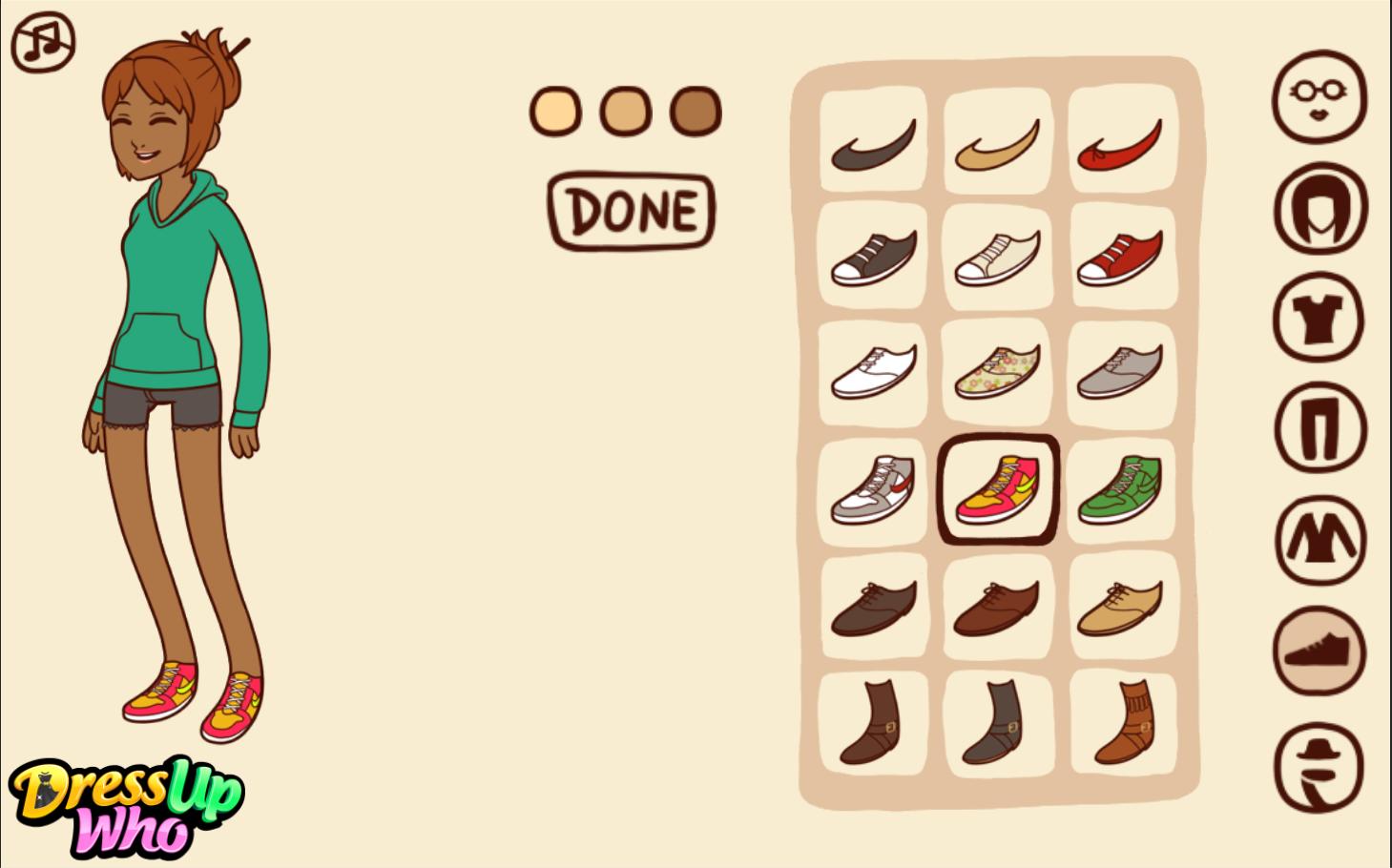Choose the medium tan skin tone swatch
The height and width of the screenshot is (868, 1392).
click(x=625, y=112)
